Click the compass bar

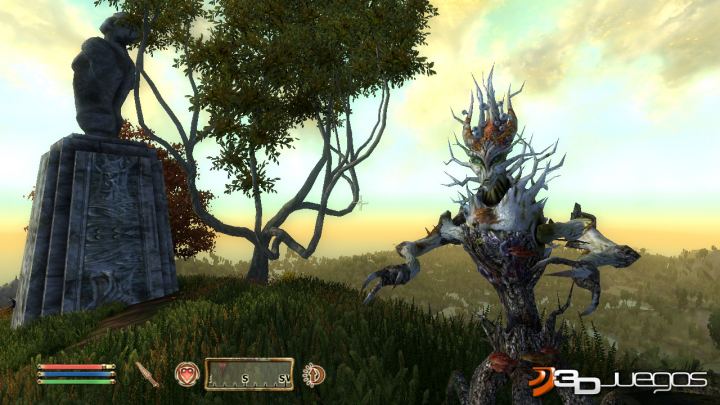pyautogui.click(x=249, y=374)
